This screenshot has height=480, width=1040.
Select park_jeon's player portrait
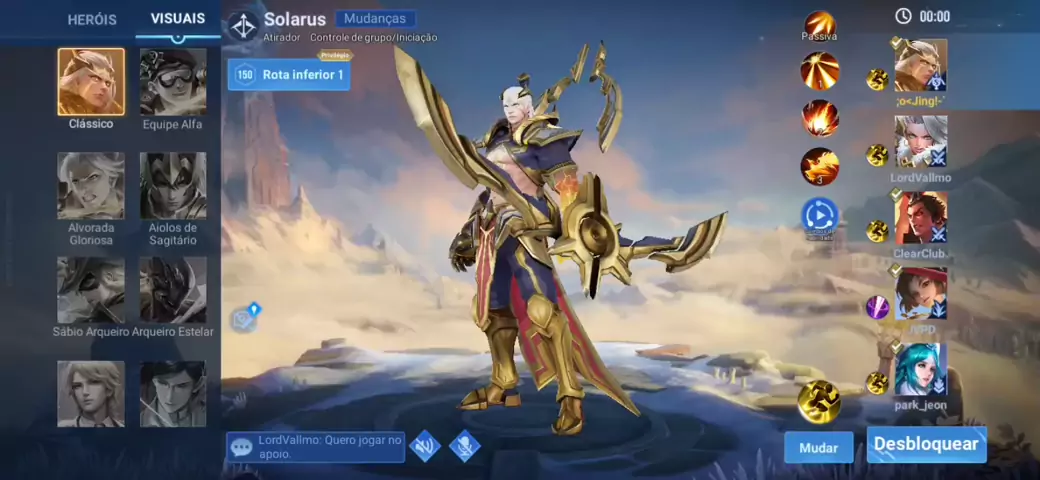[920, 370]
